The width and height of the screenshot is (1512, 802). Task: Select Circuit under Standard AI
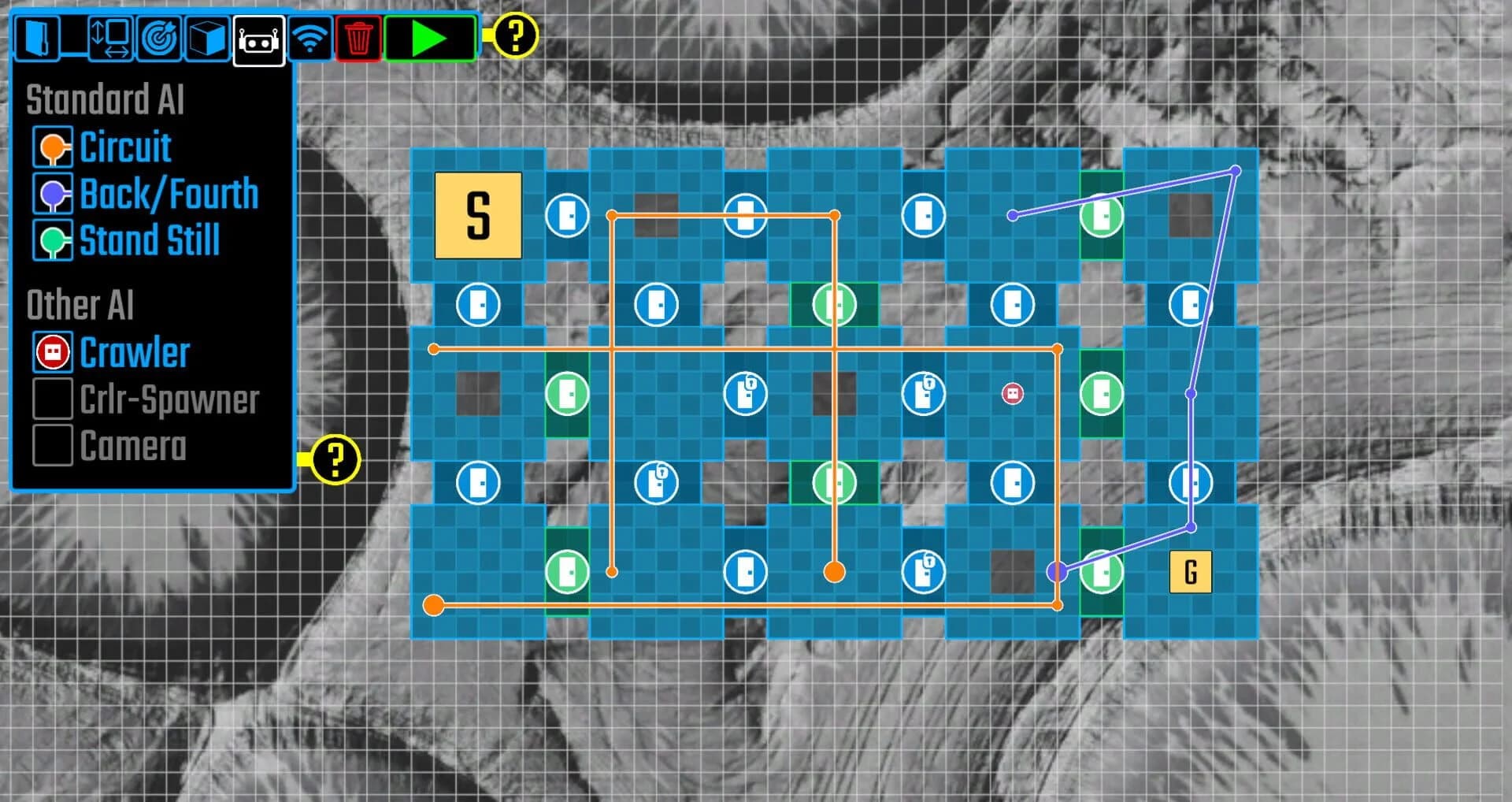[x=124, y=147]
